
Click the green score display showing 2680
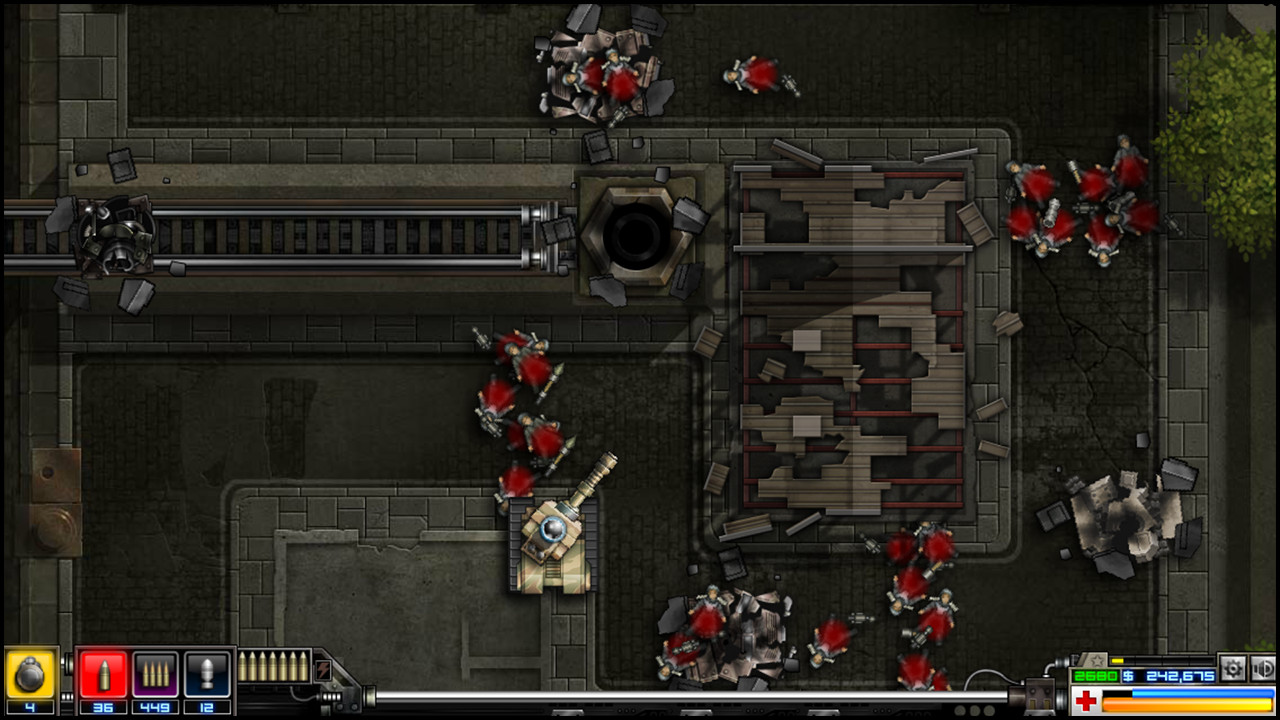point(1094,674)
